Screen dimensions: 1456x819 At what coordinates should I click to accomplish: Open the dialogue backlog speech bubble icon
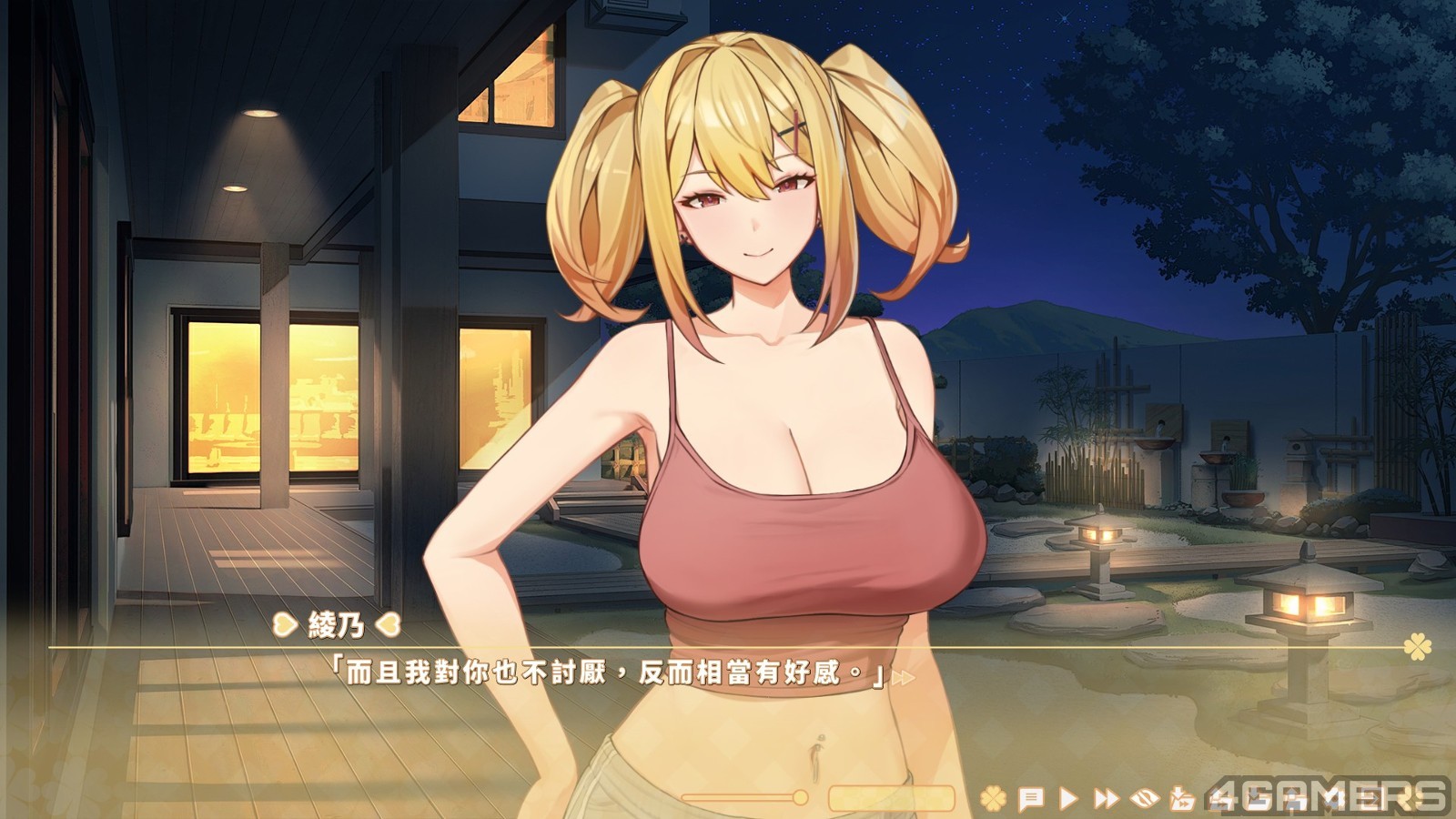pos(1030,799)
